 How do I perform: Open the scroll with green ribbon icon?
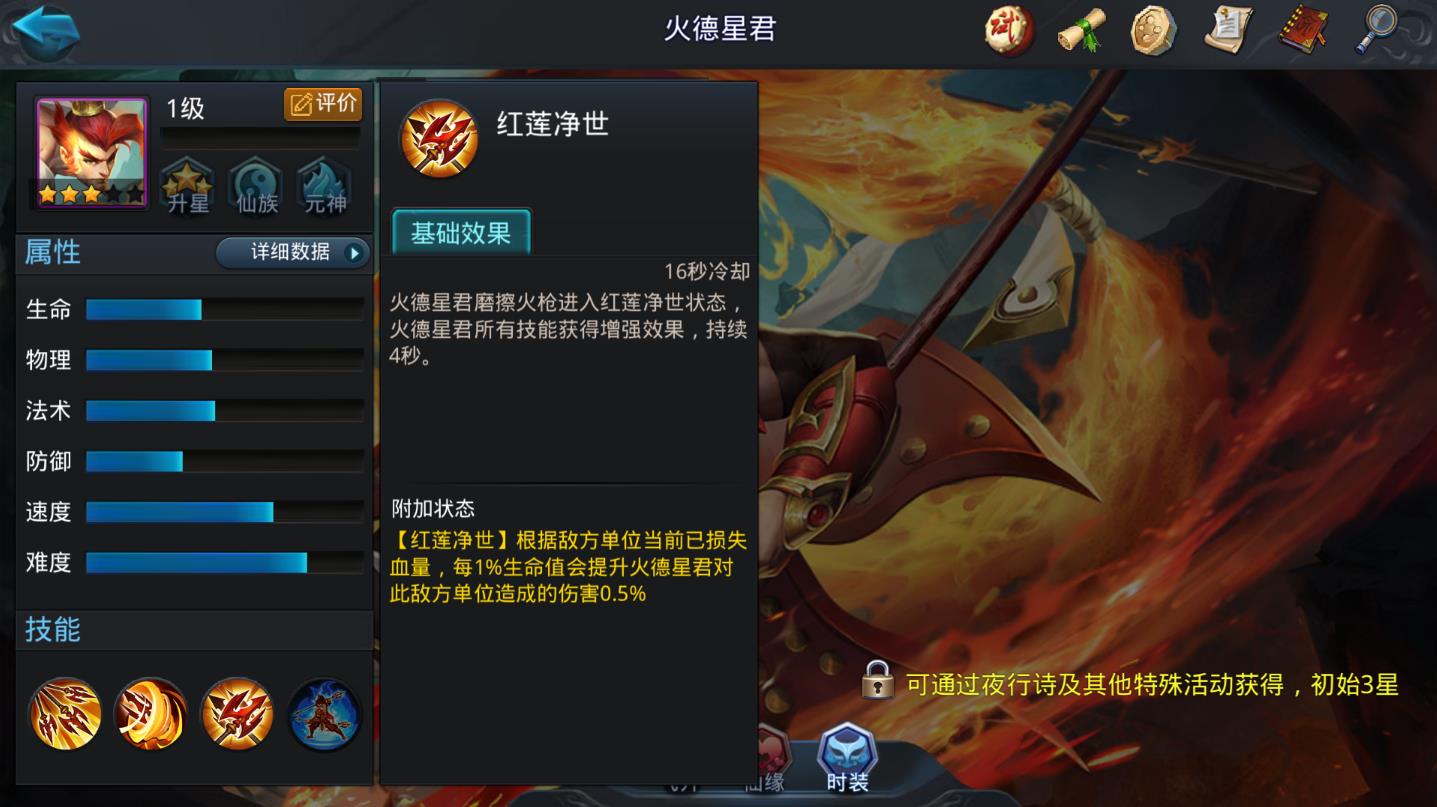(x=1081, y=31)
